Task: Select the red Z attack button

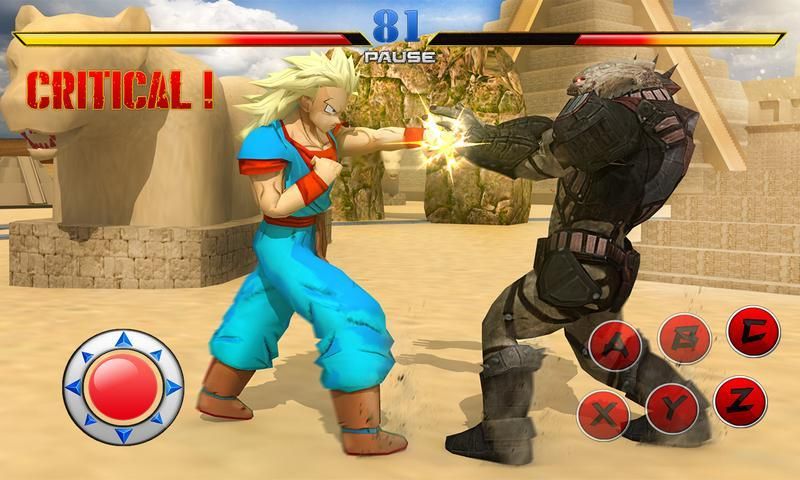Action: point(741,401)
